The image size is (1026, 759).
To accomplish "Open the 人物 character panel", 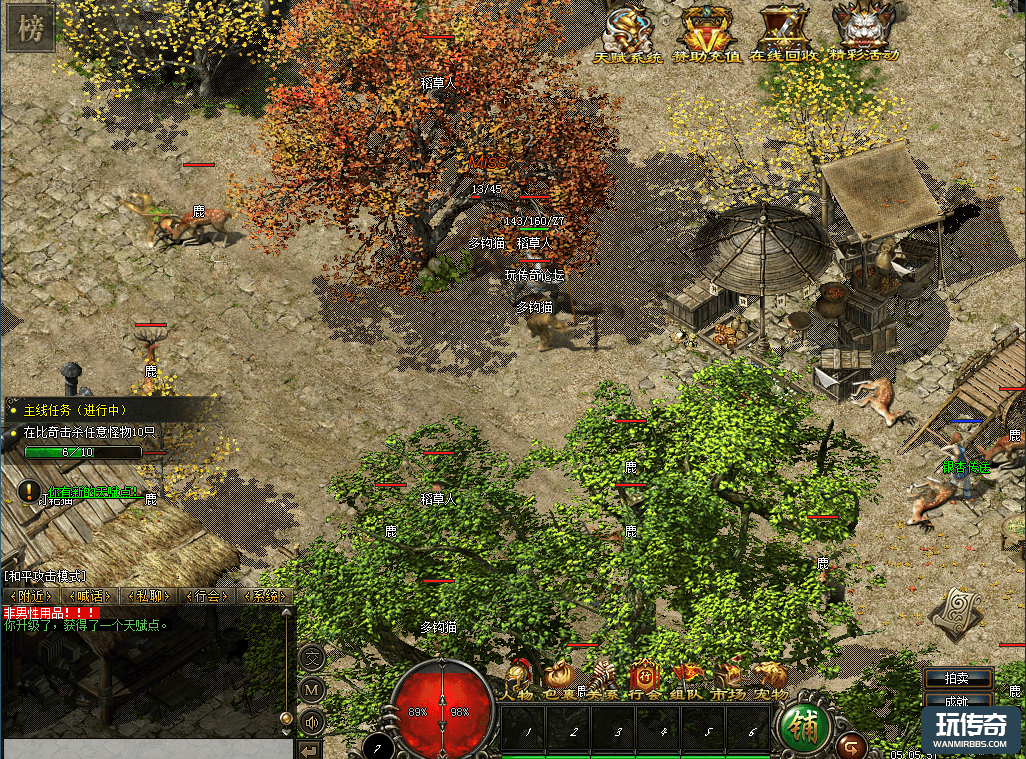I will pyautogui.click(x=518, y=680).
